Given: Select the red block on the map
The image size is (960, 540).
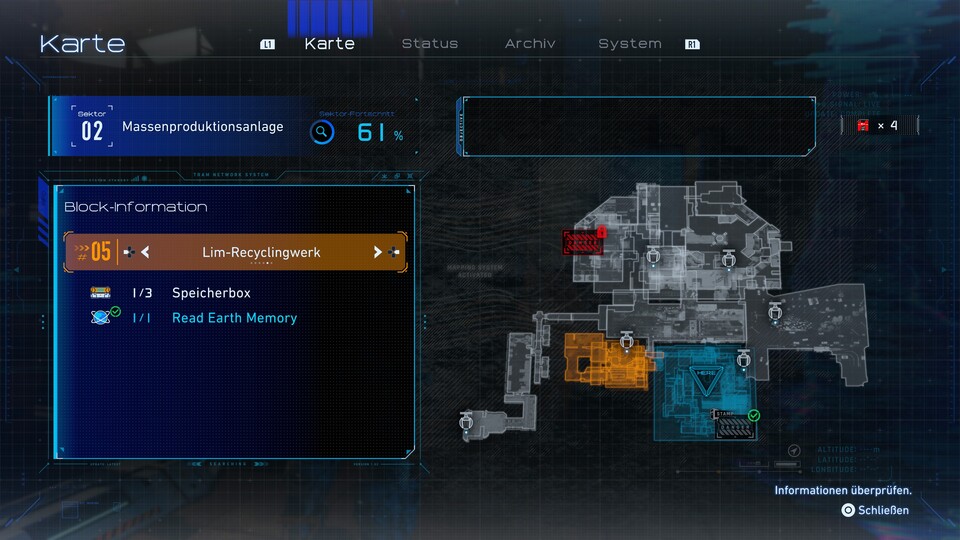Looking at the screenshot, I should [x=582, y=242].
